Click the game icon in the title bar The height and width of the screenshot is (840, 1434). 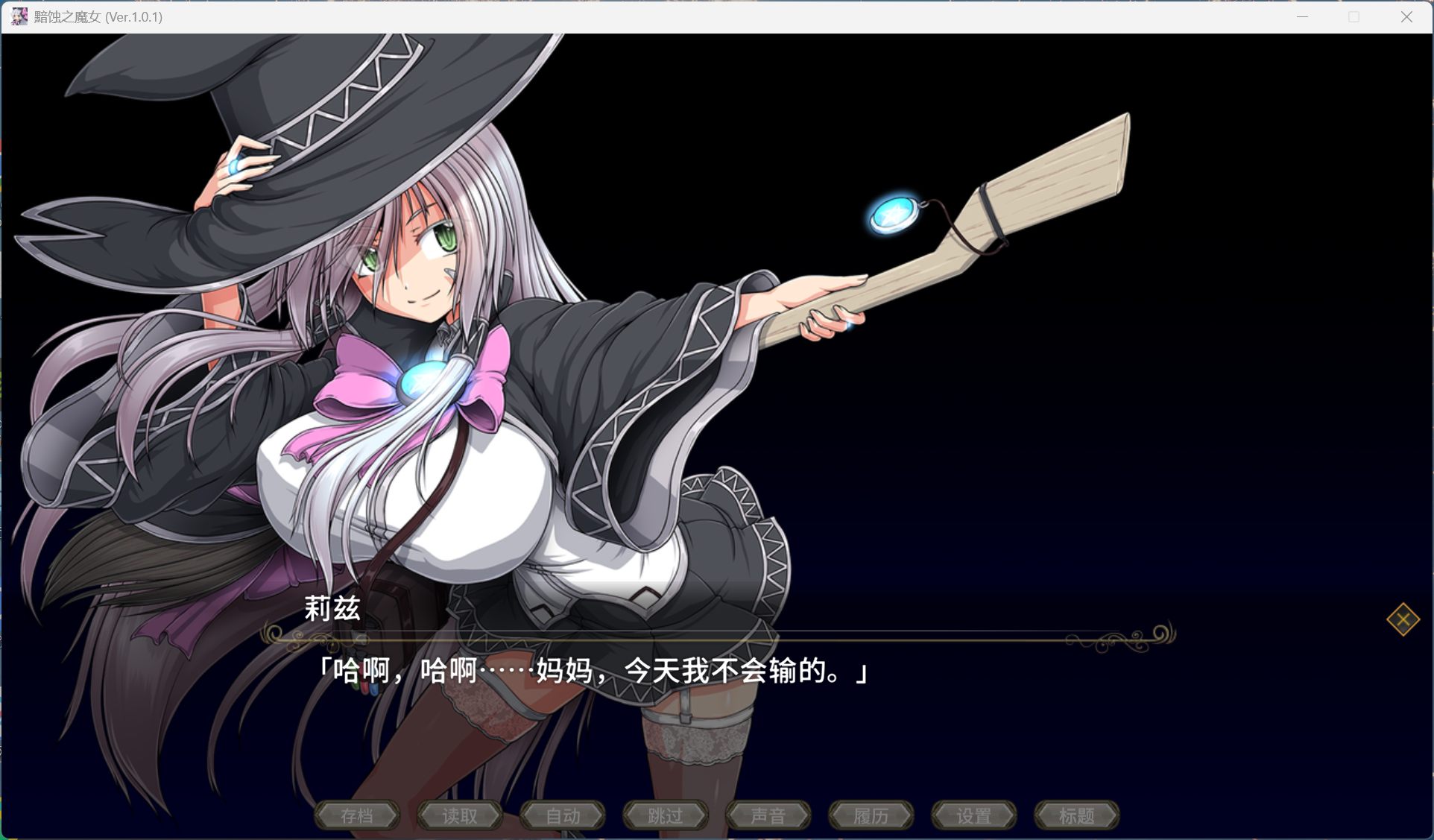pyautogui.click(x=19, y=16)
